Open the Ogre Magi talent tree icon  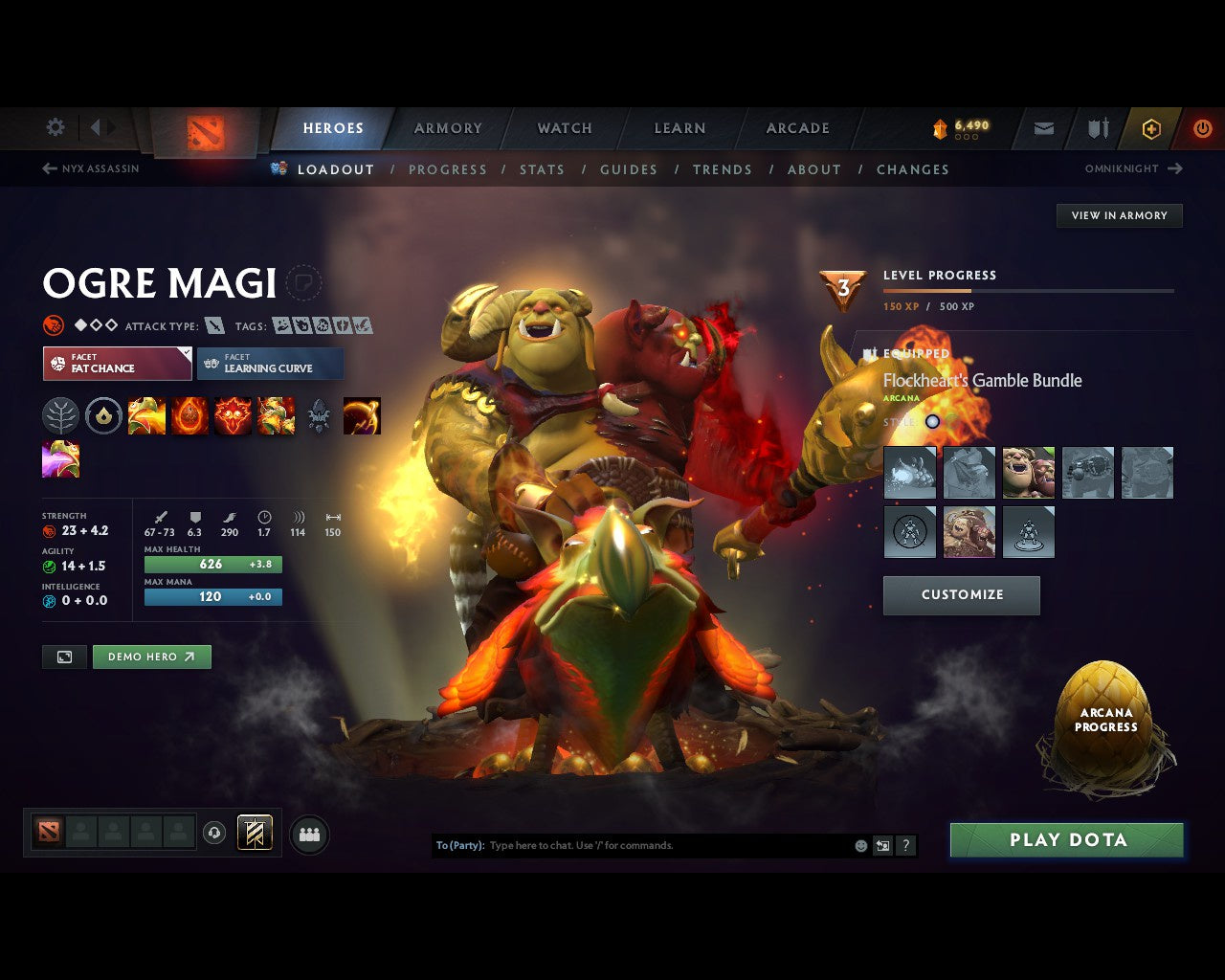(61, 415)
